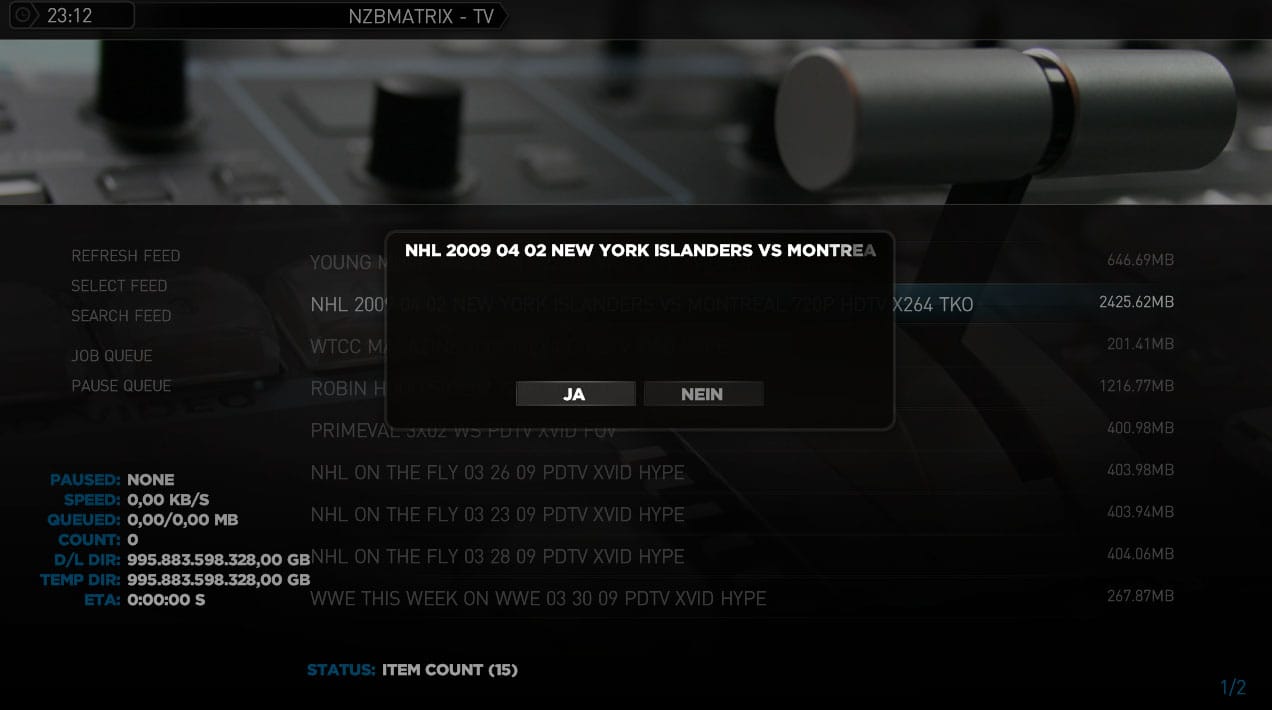Open the Job Queue entry
Image resolution: width=1272 pixels, height=710 pixels.
point(112,356)
